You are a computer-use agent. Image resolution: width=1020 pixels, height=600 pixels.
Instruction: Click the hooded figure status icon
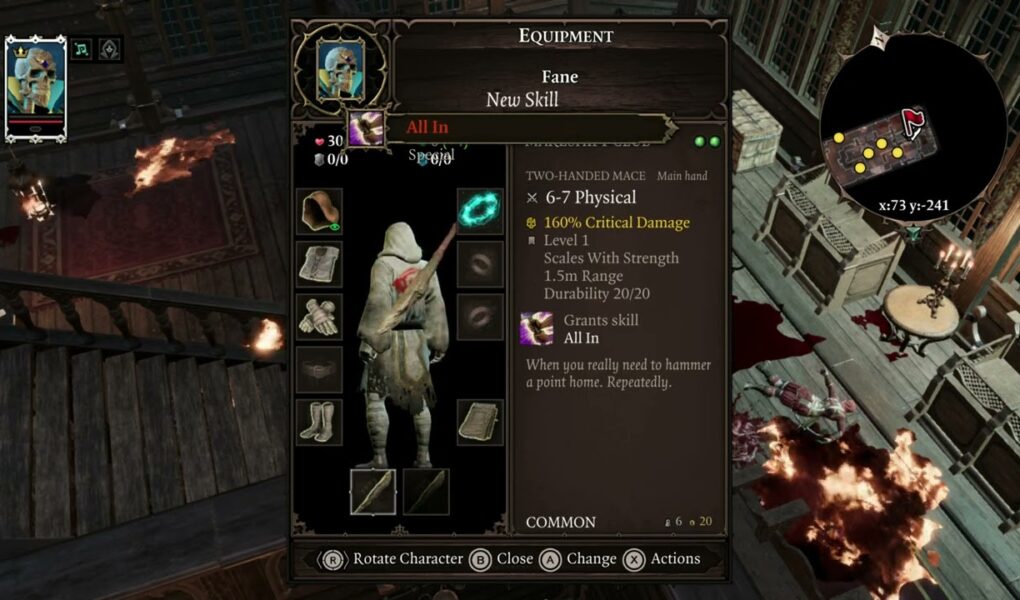point(109,48)
